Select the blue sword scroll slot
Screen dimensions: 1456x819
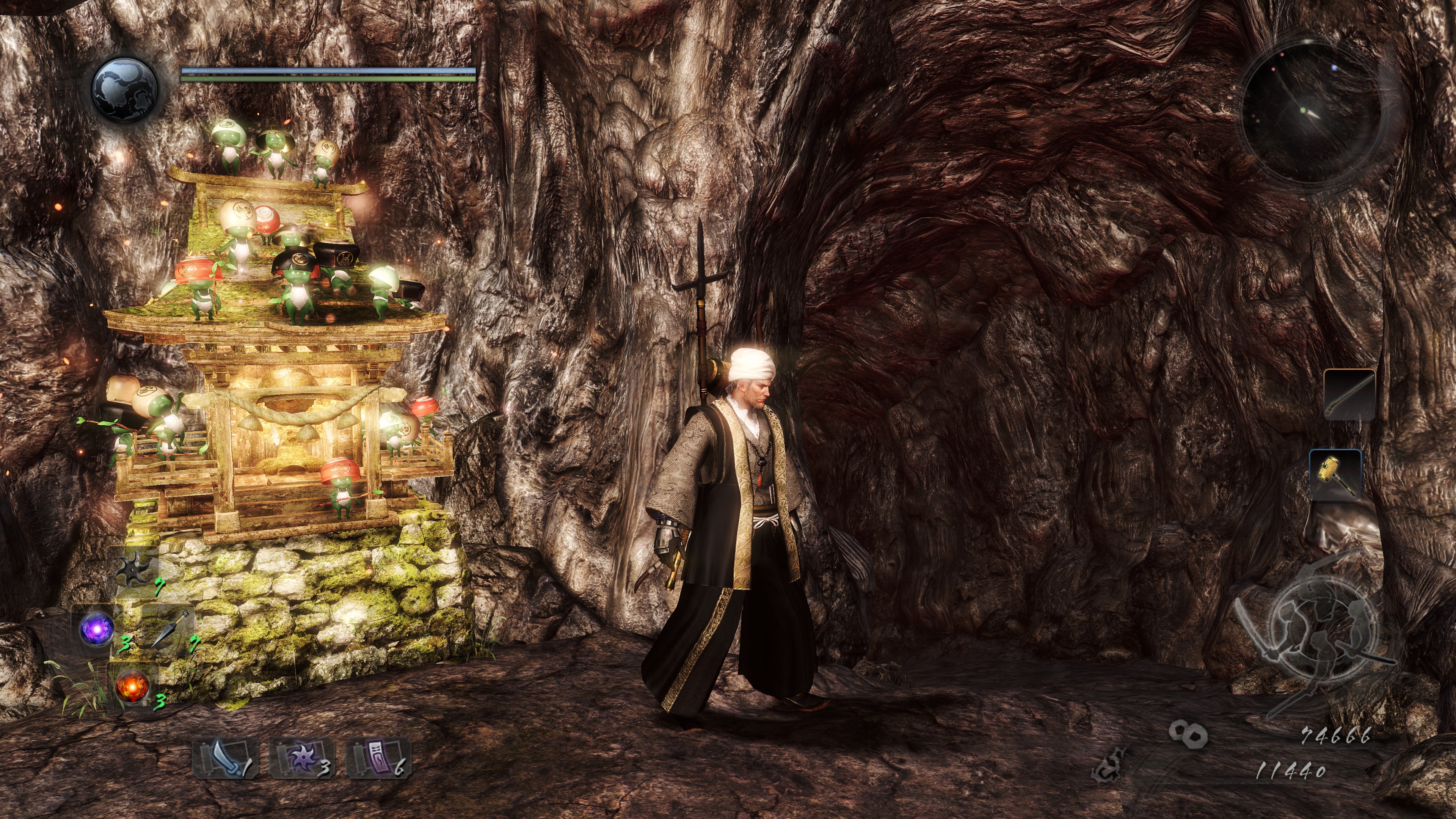tap(225, 758)
